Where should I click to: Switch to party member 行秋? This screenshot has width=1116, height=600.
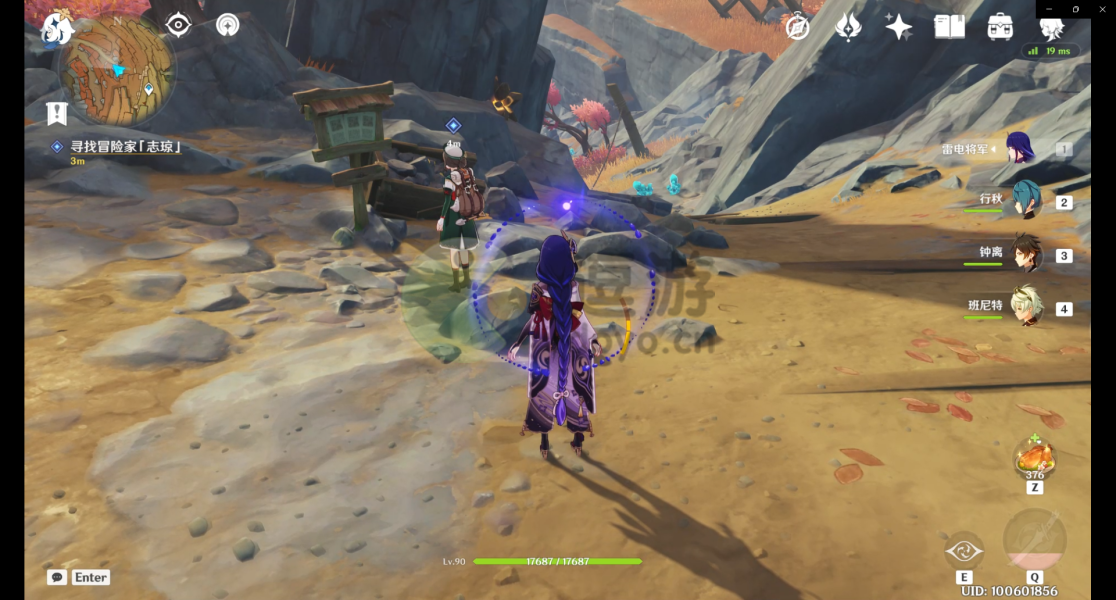pos(1024,201)
